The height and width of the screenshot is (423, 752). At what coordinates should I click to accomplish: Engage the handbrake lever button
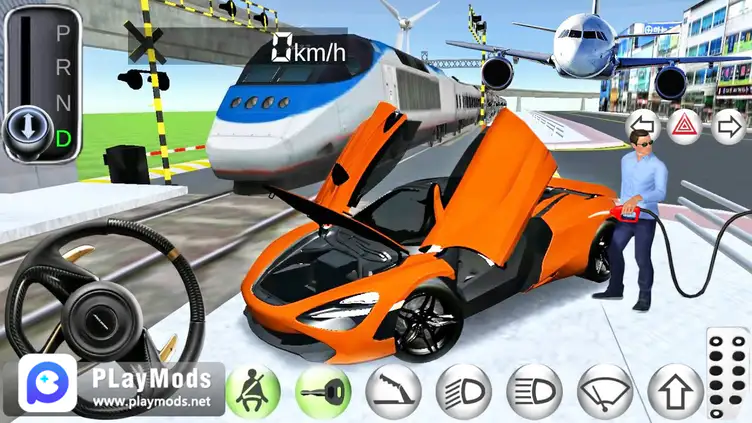[x=393, y=390]
